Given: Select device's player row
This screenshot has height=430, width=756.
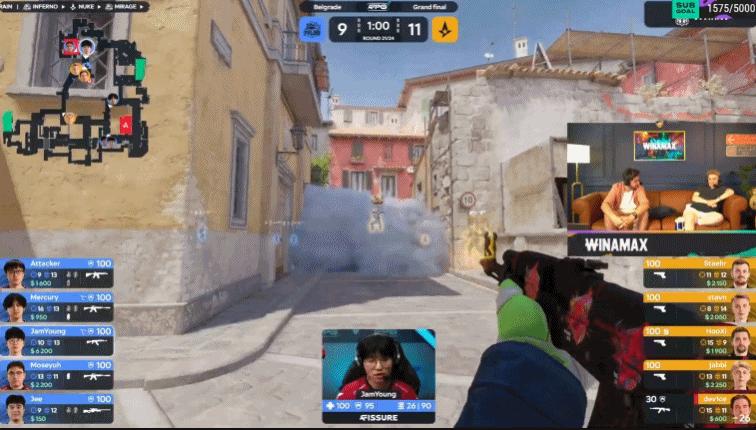Looking at the screenshot, I should tap(698, 407).
